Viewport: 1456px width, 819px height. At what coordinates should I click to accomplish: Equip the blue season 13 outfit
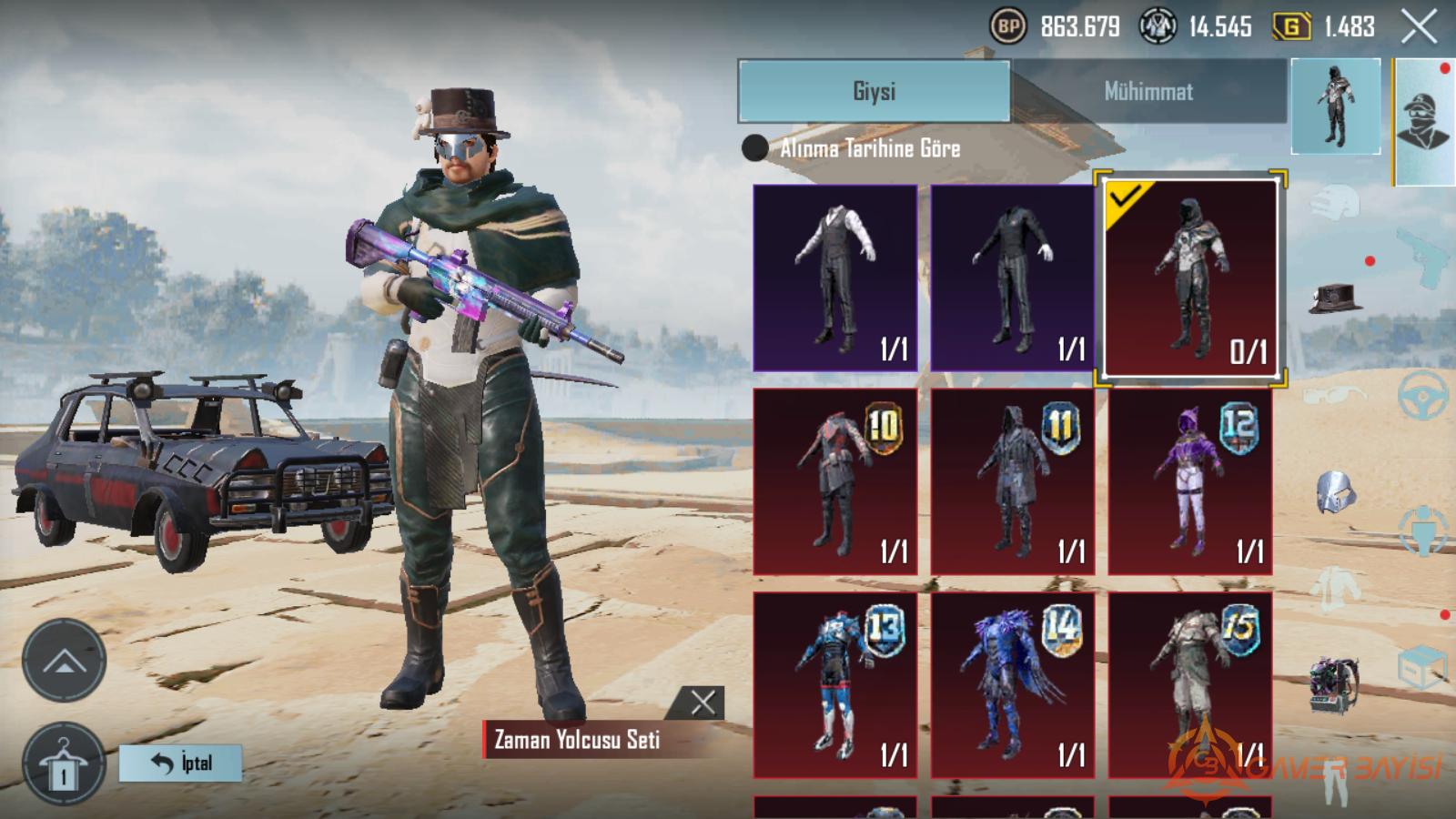coord(835,684)
